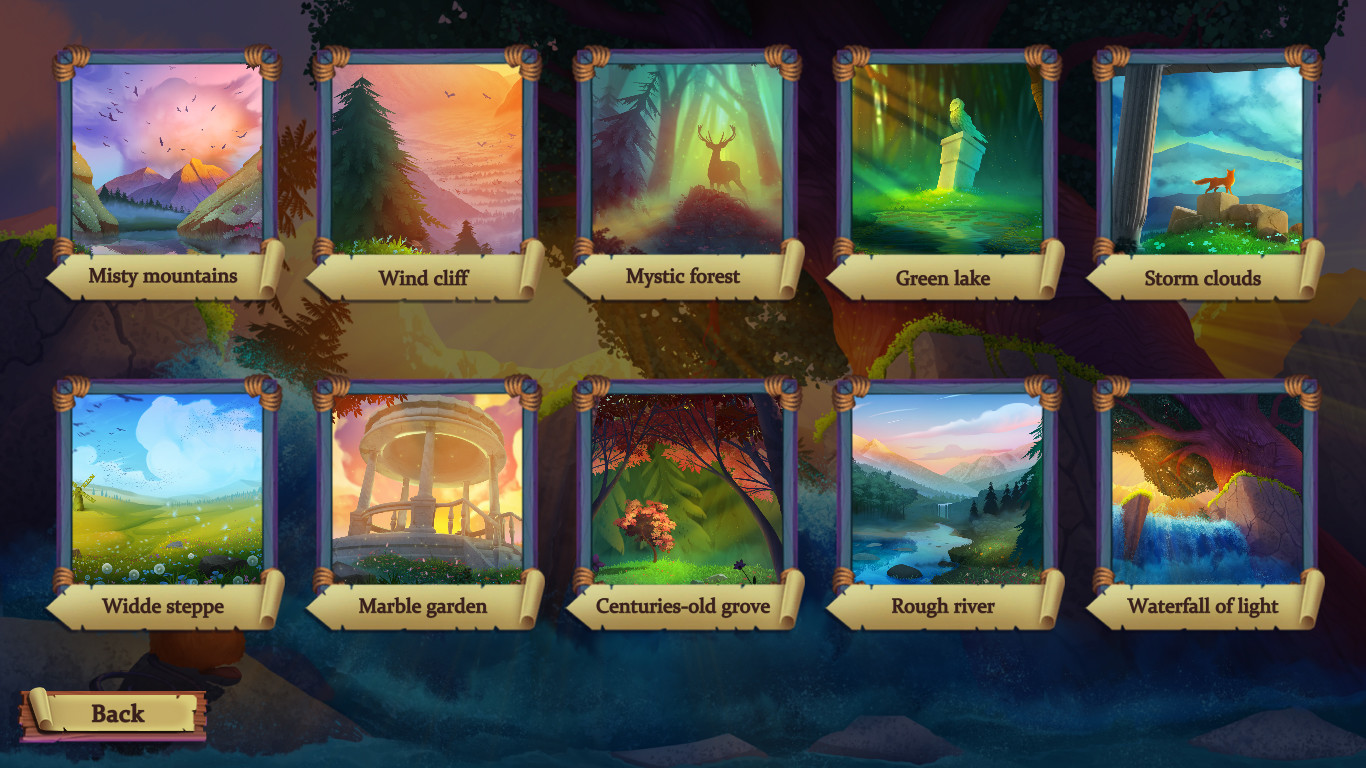Click the Wind cliff label banner

coord(423,278)
